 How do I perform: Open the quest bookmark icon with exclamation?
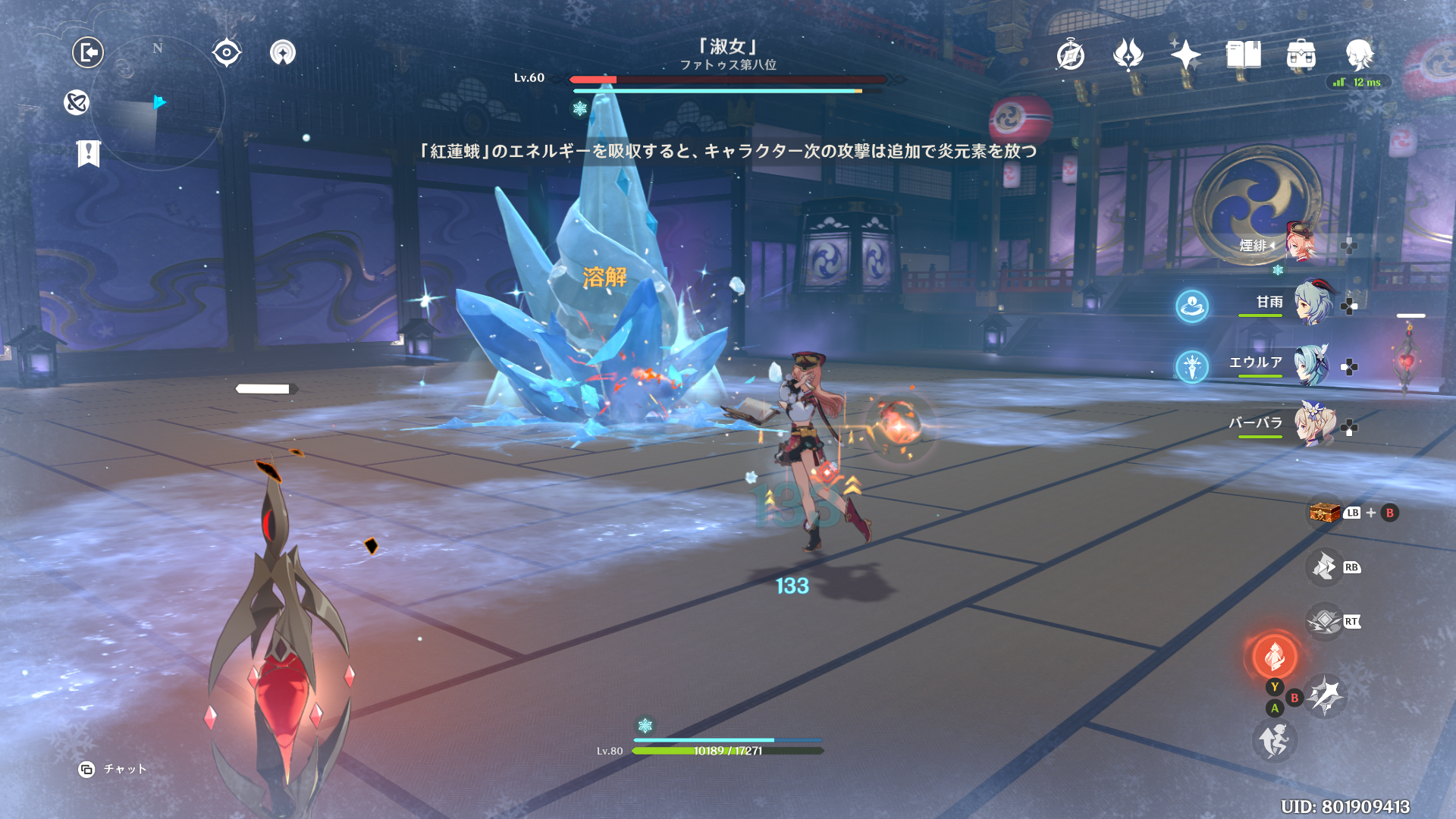pos(89,153)
